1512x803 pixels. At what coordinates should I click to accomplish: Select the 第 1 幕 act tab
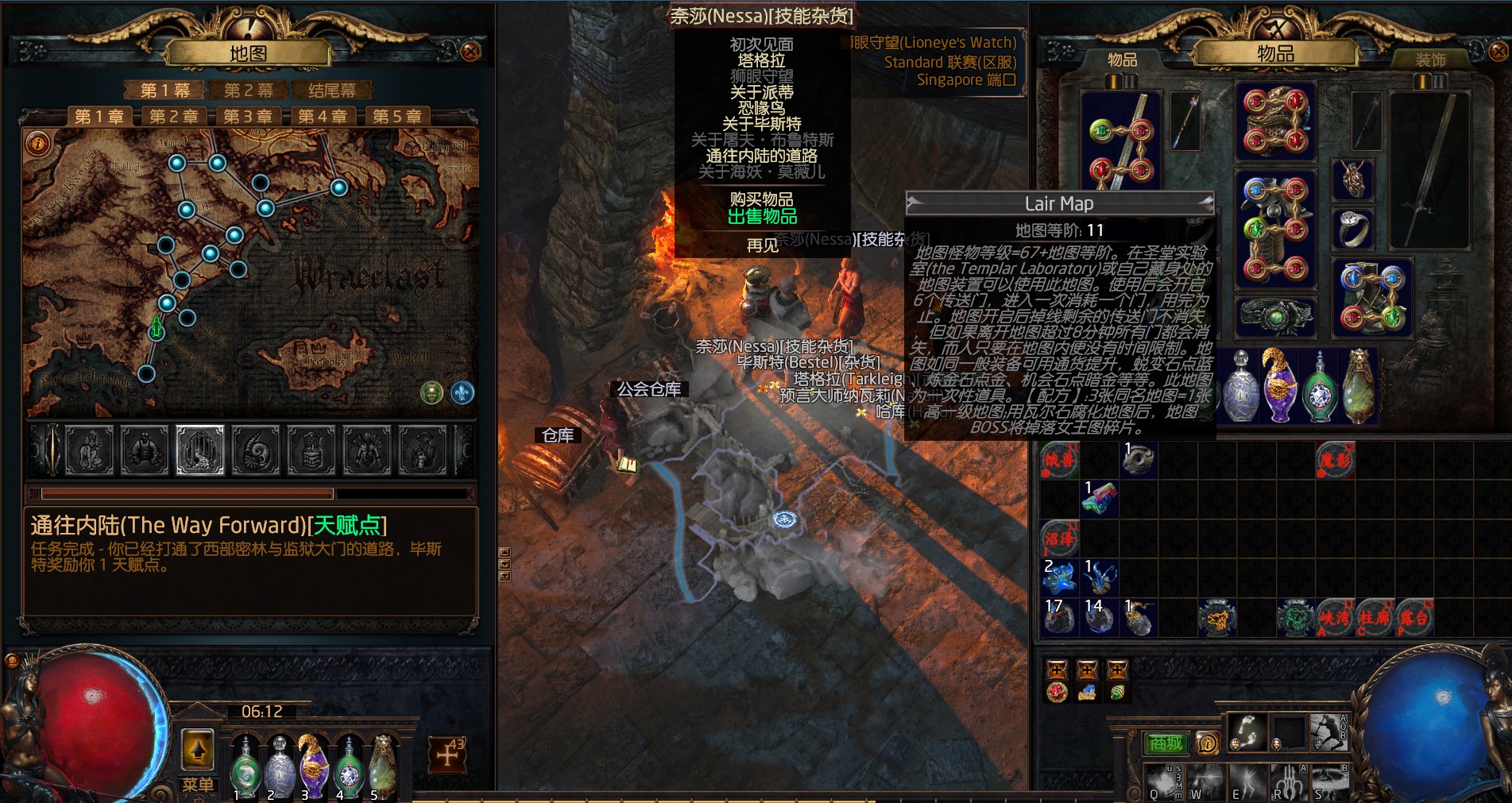point(164,91)
